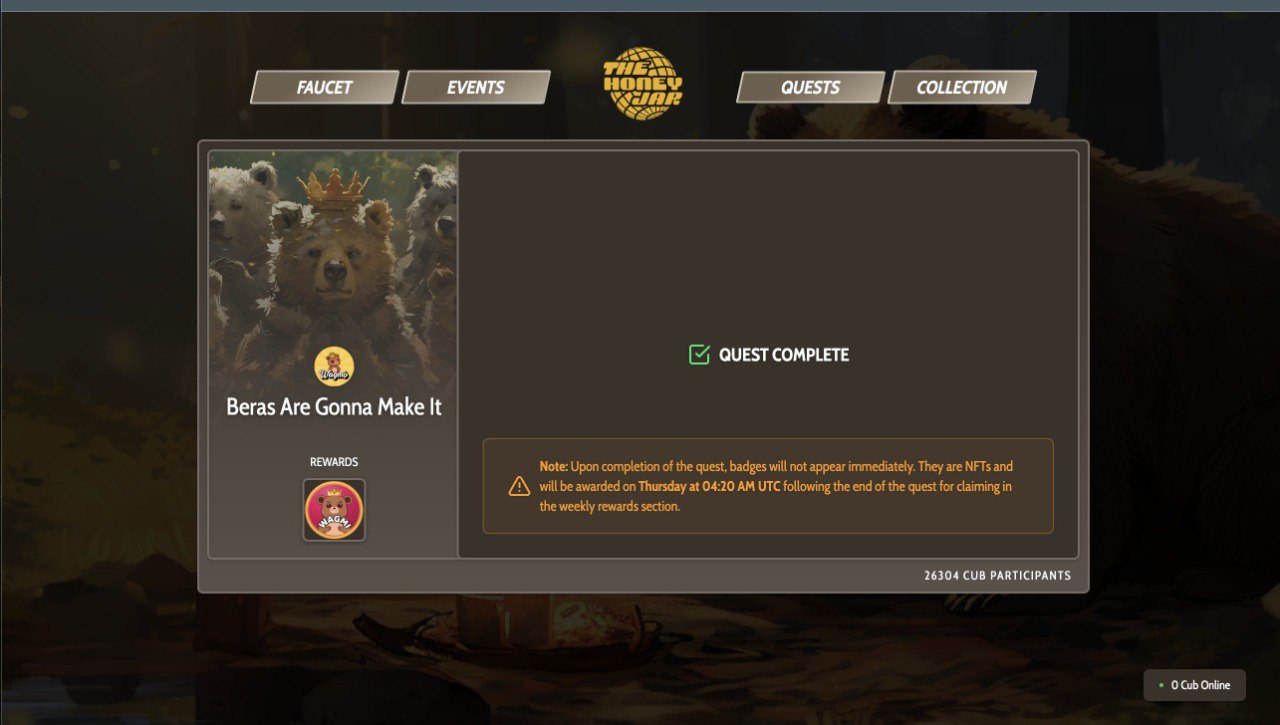1280x725 pixels.
Task: Click The Honey Jar logo
Action: [643, 84]
